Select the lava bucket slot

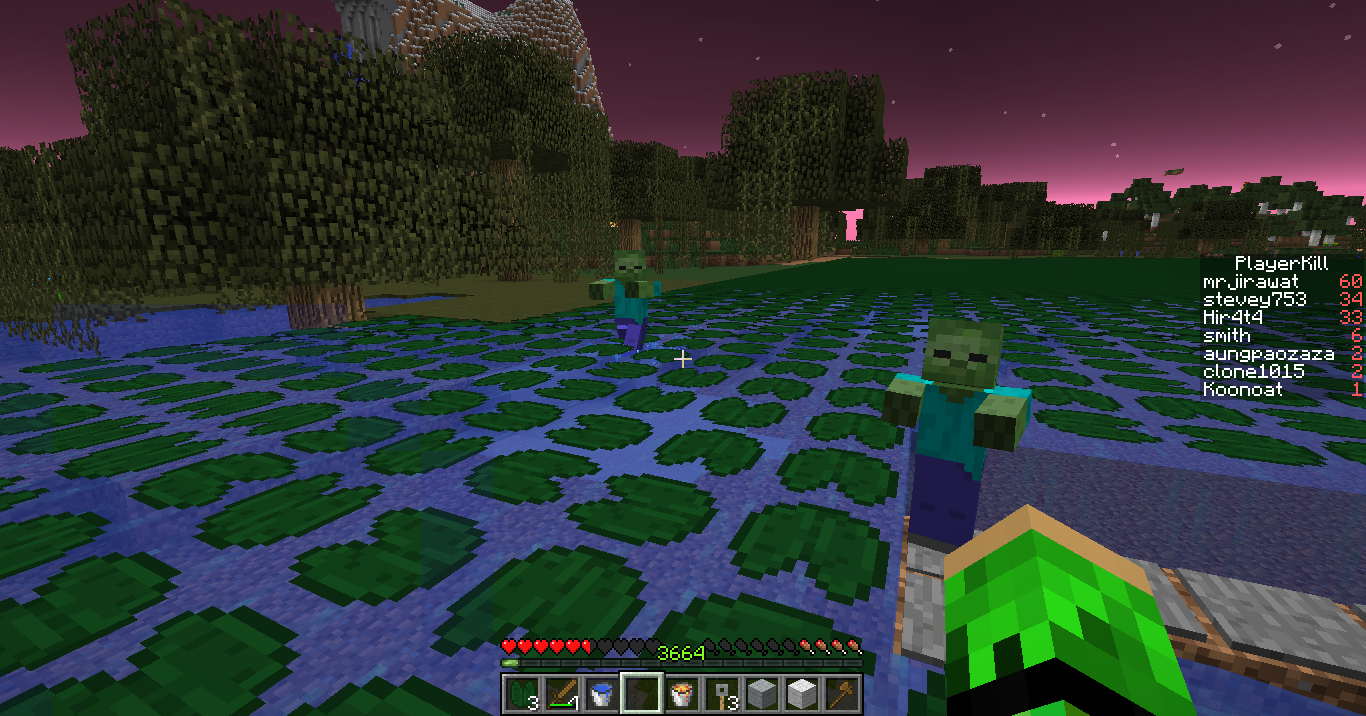pos(681,692)
